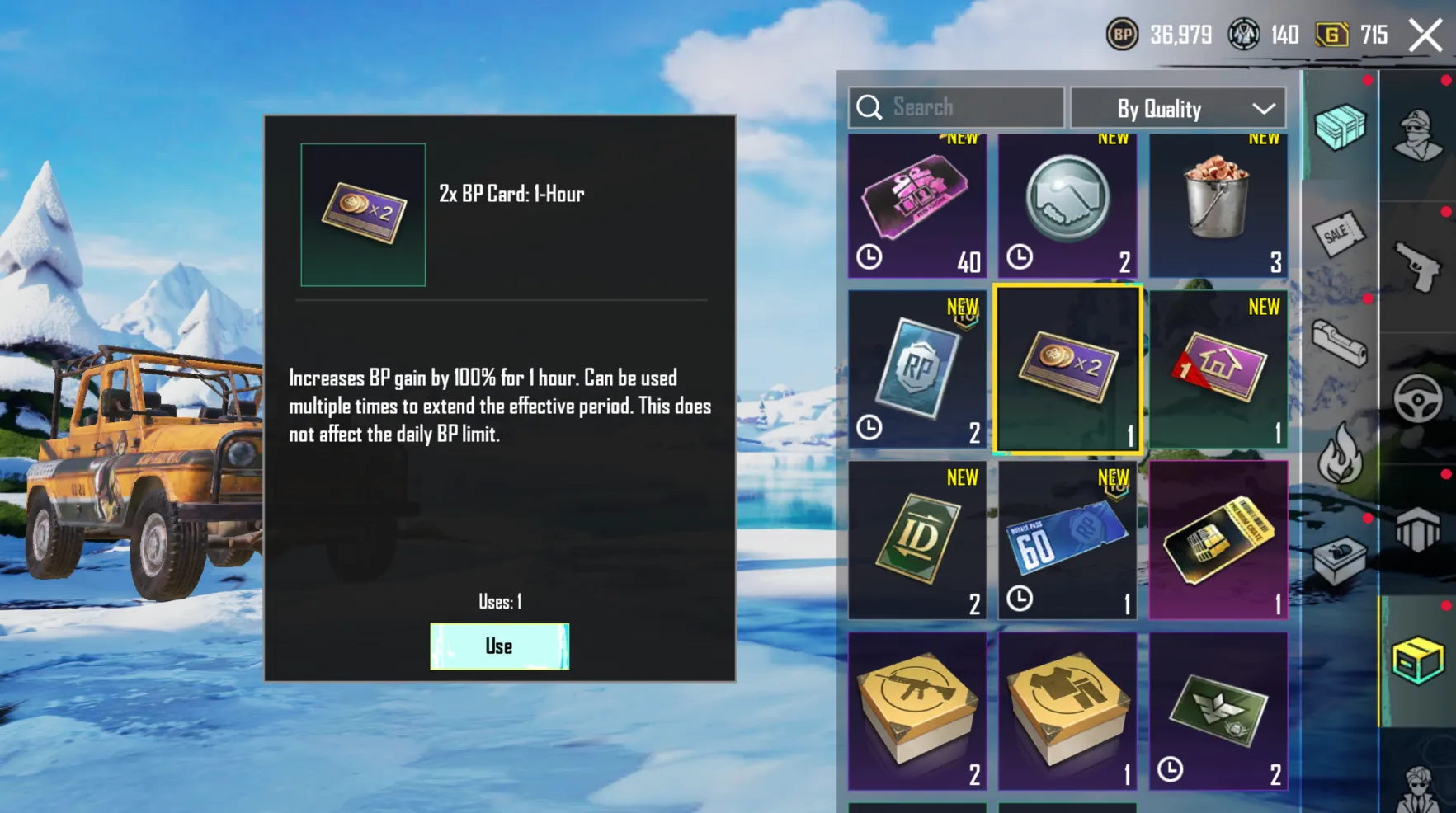Switch to the SALE tag tab
The image size is (1456, 813).
click(x=1339, y=235)
